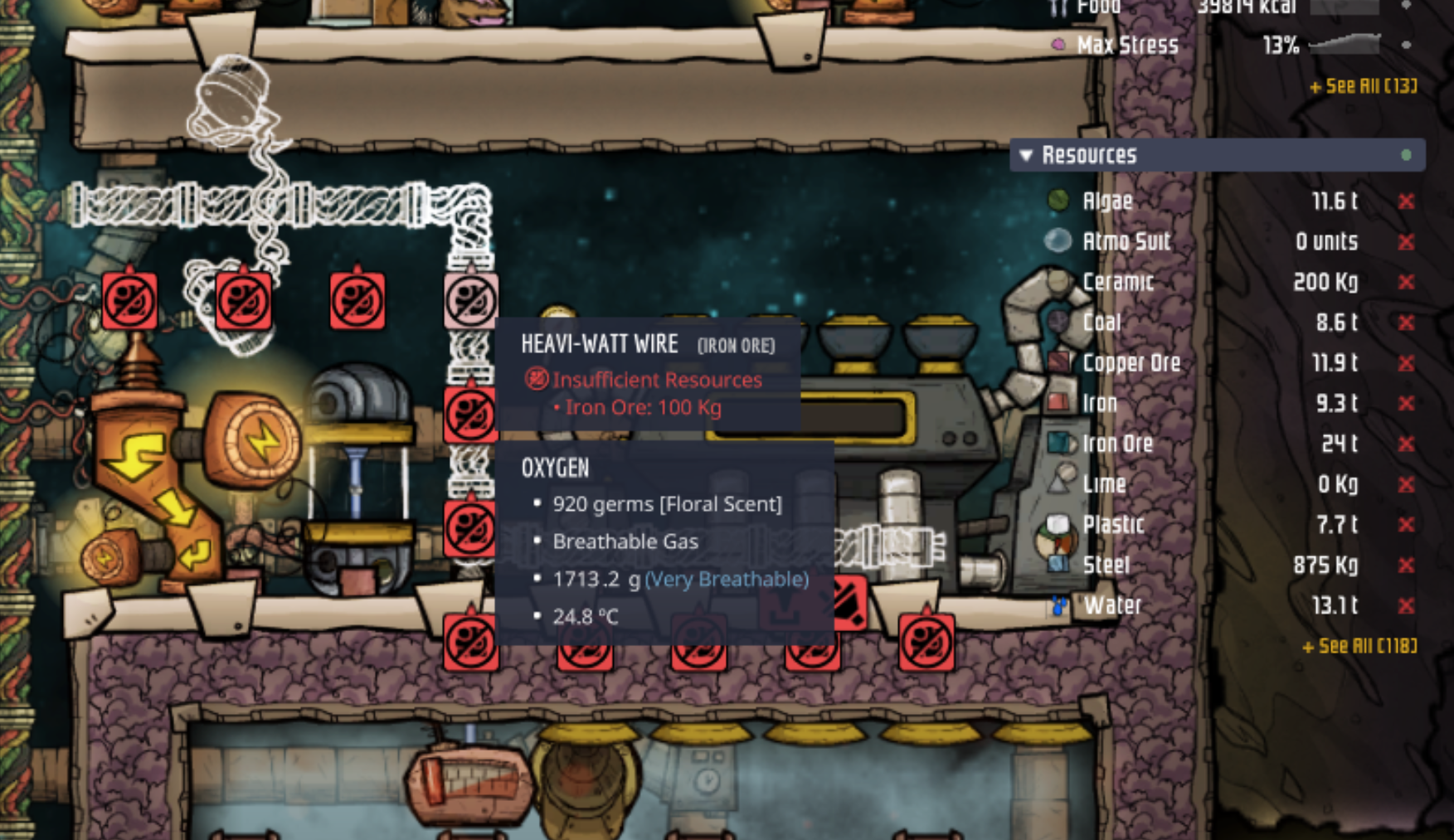Click the Ceramic resource icon
Image resolution: width=1454 pixels, height=840 pixels.
tap(1057, 281)
